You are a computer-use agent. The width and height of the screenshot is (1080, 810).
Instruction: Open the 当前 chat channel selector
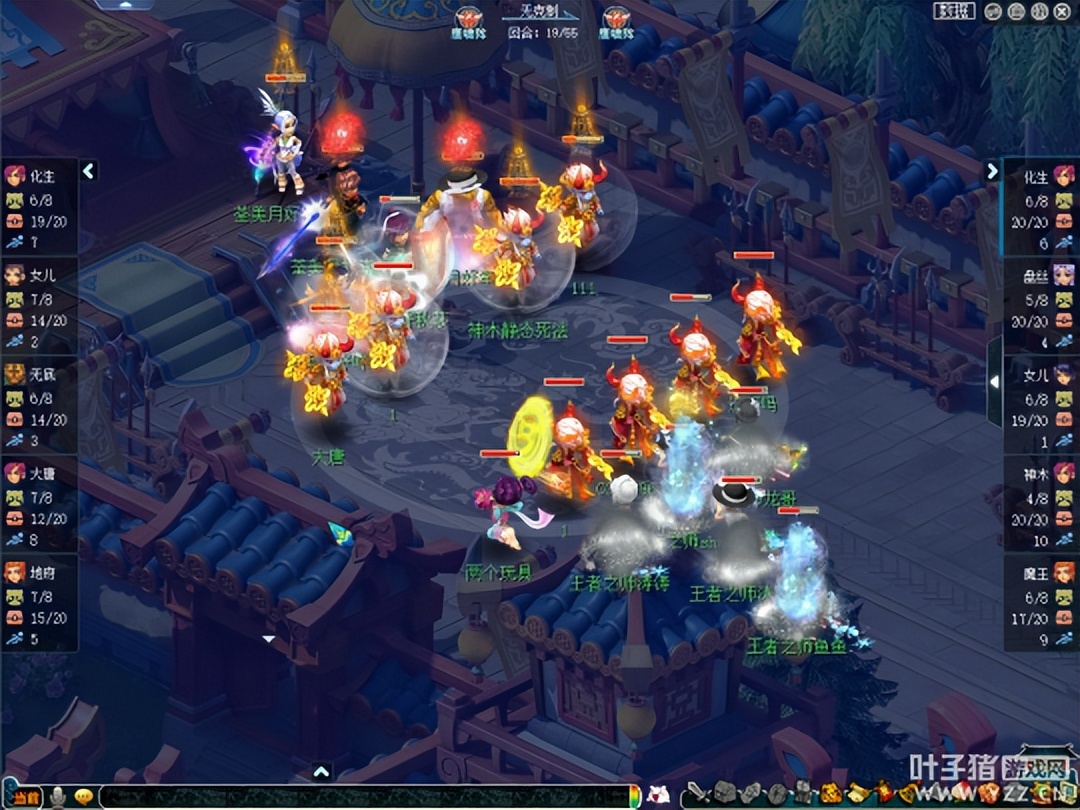click(22, 797)
